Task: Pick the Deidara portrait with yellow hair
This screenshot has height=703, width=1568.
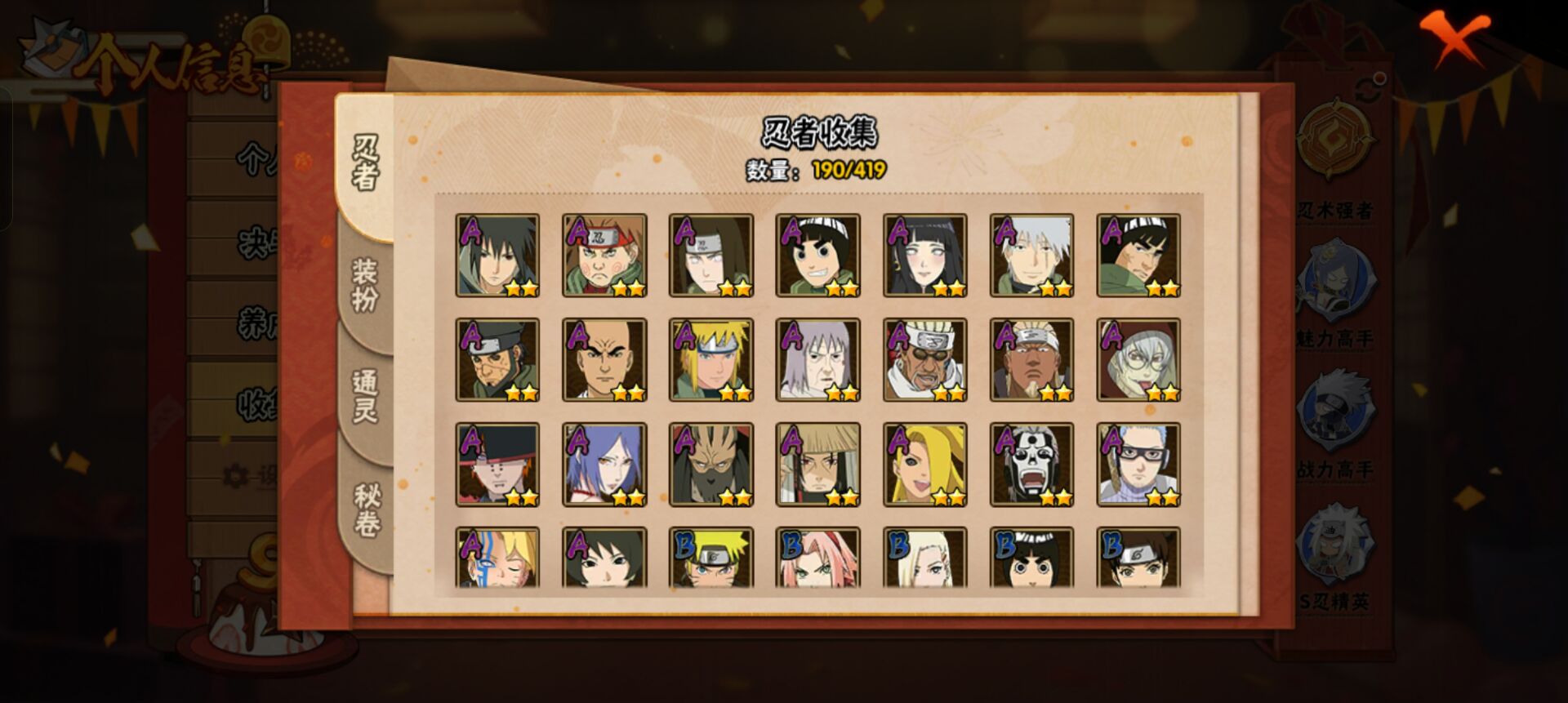Action: click(924, 465)
